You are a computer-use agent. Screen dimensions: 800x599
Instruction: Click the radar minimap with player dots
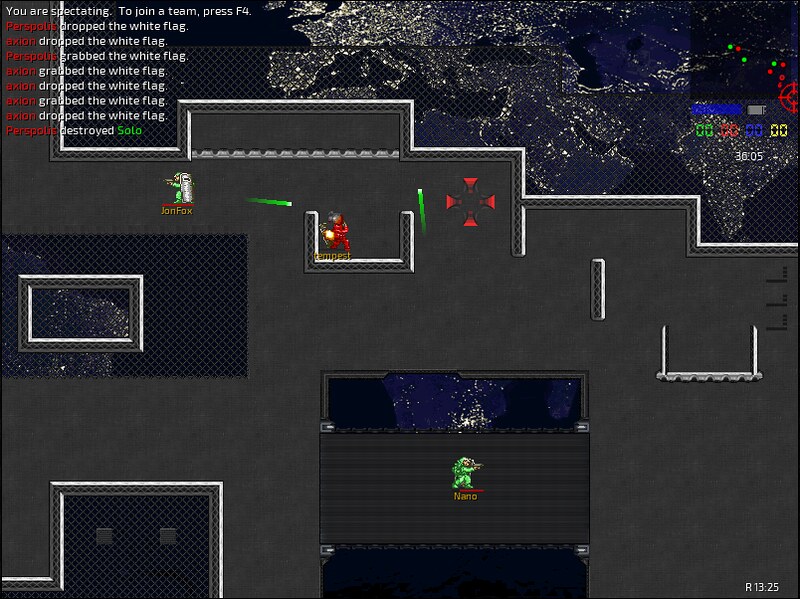(x=745, y=50)
